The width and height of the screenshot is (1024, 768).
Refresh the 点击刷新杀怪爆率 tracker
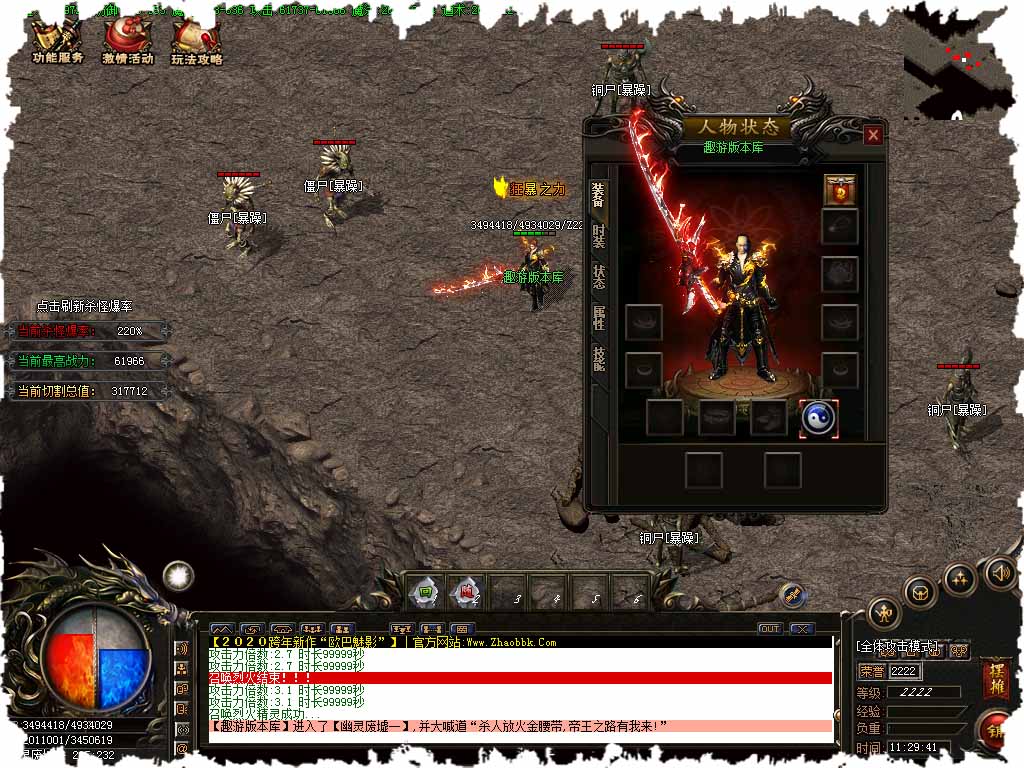pos(84,306)
